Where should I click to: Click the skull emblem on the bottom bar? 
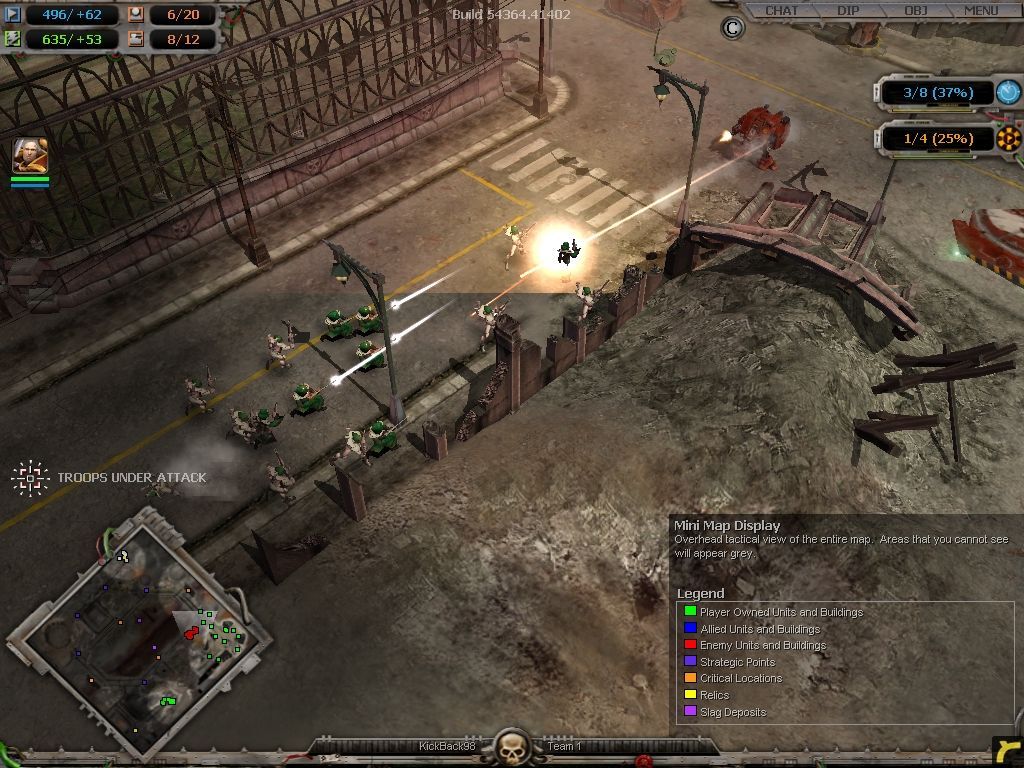pos(513,747)
